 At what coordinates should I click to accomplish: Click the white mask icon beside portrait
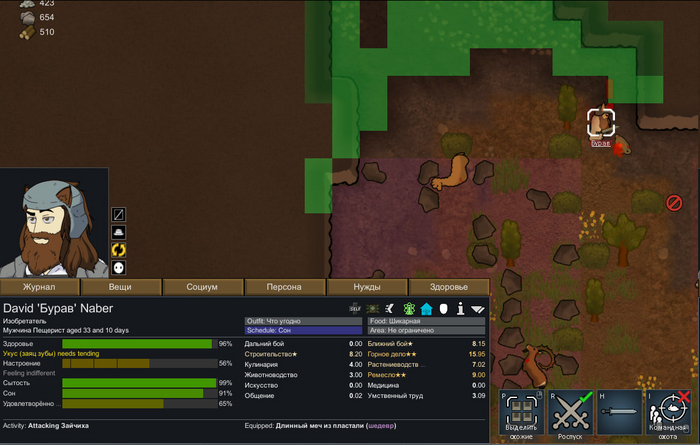(x=118, y=268)
